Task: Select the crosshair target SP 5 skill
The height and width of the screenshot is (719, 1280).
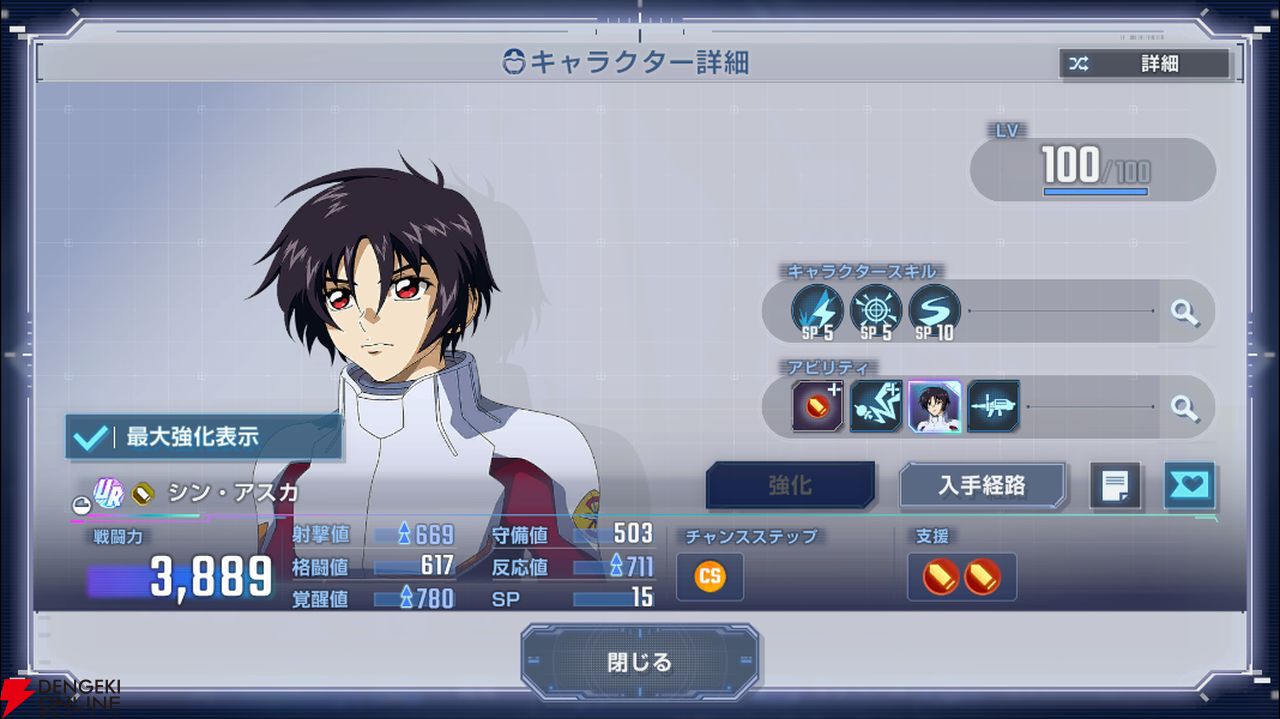Action: pos(876,311)
